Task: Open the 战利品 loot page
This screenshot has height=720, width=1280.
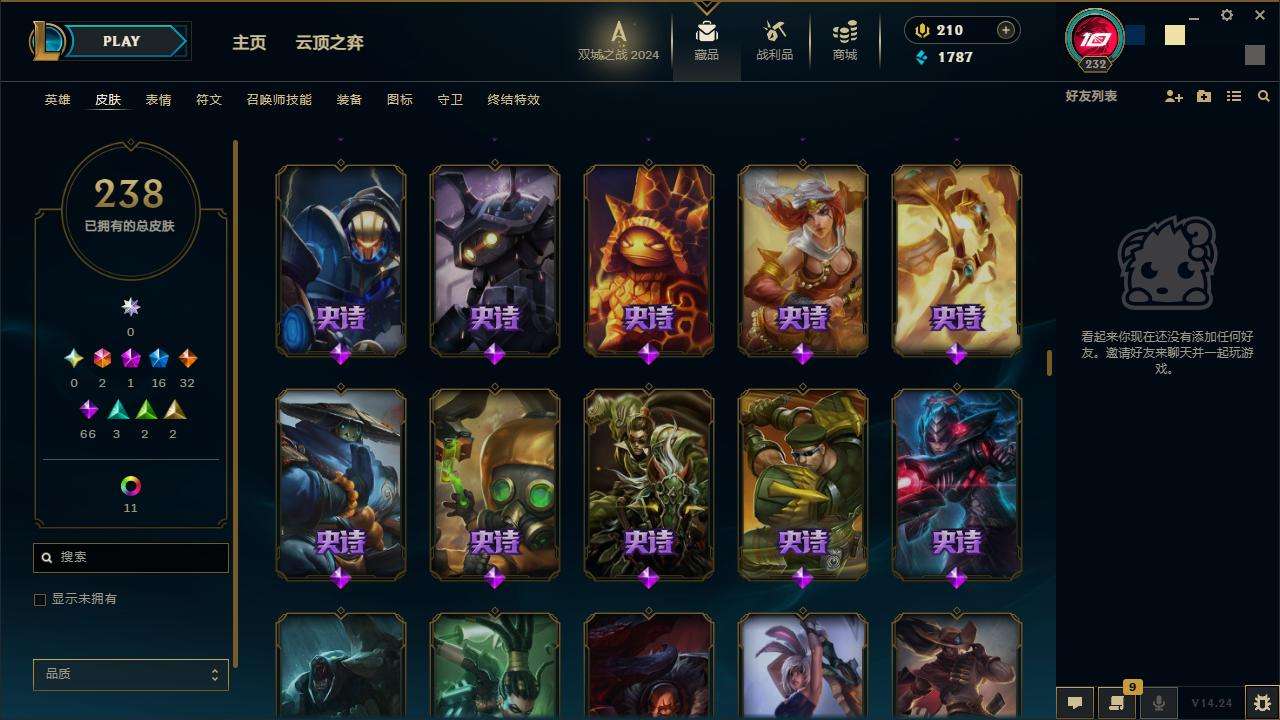Action: [774, 42]
